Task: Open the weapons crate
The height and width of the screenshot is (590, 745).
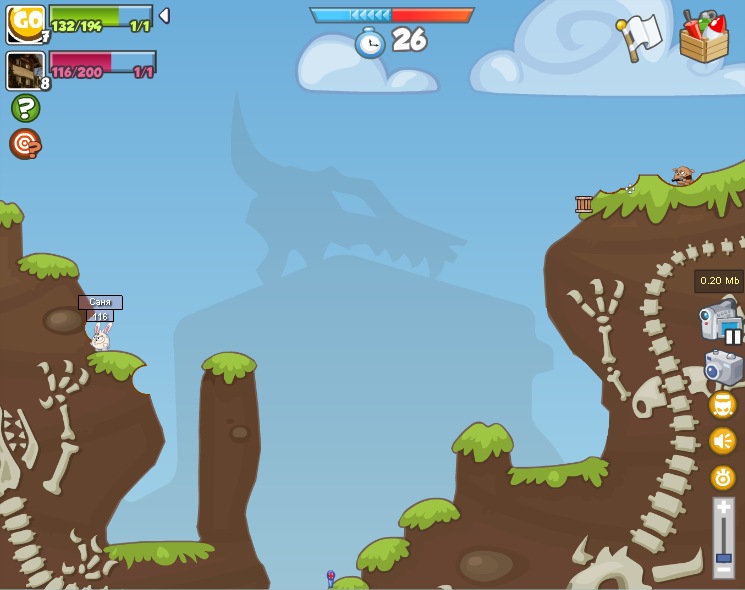Action: point(703,38)
